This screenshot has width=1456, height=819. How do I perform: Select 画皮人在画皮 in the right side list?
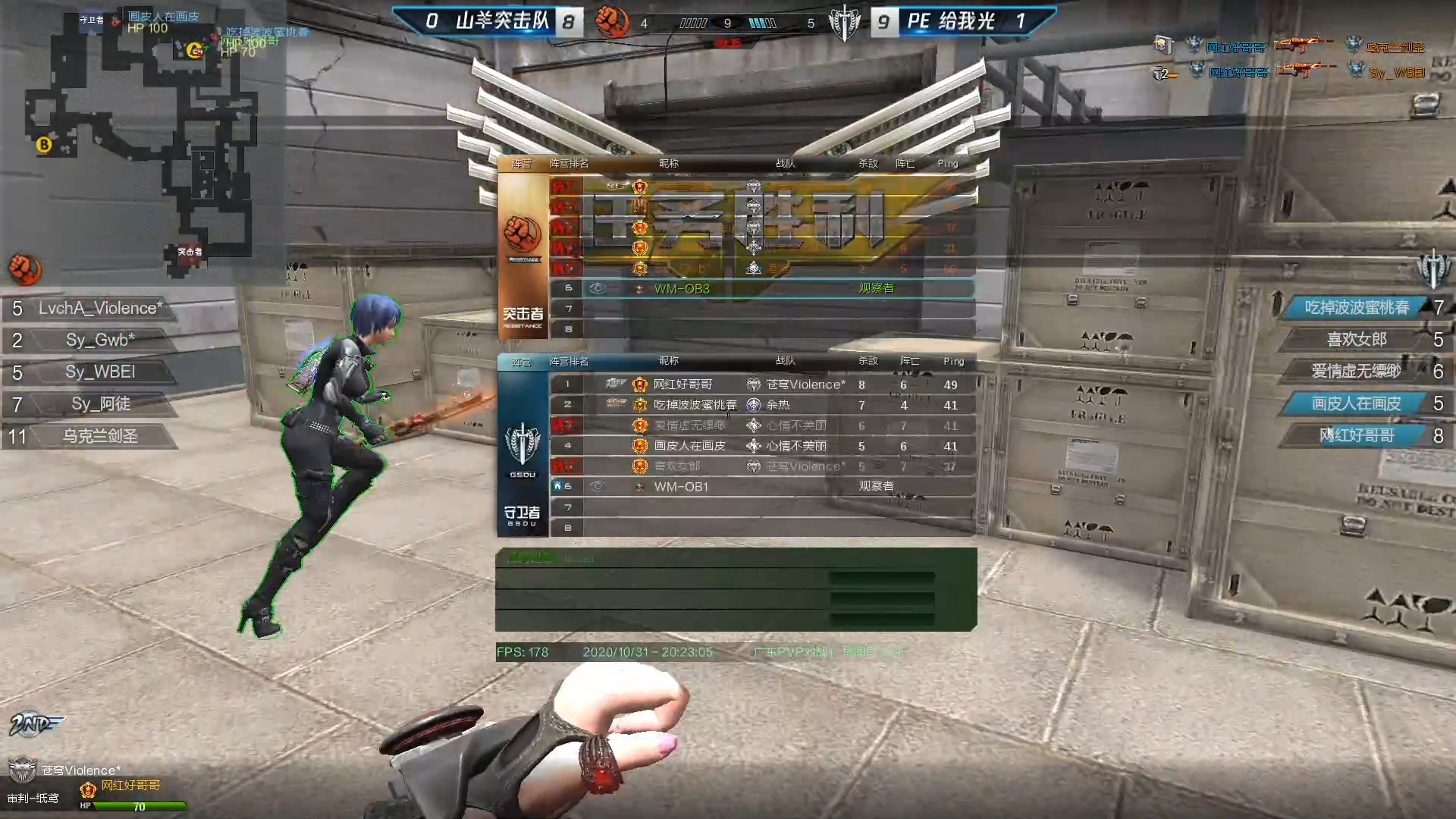tap(1357, 403)
